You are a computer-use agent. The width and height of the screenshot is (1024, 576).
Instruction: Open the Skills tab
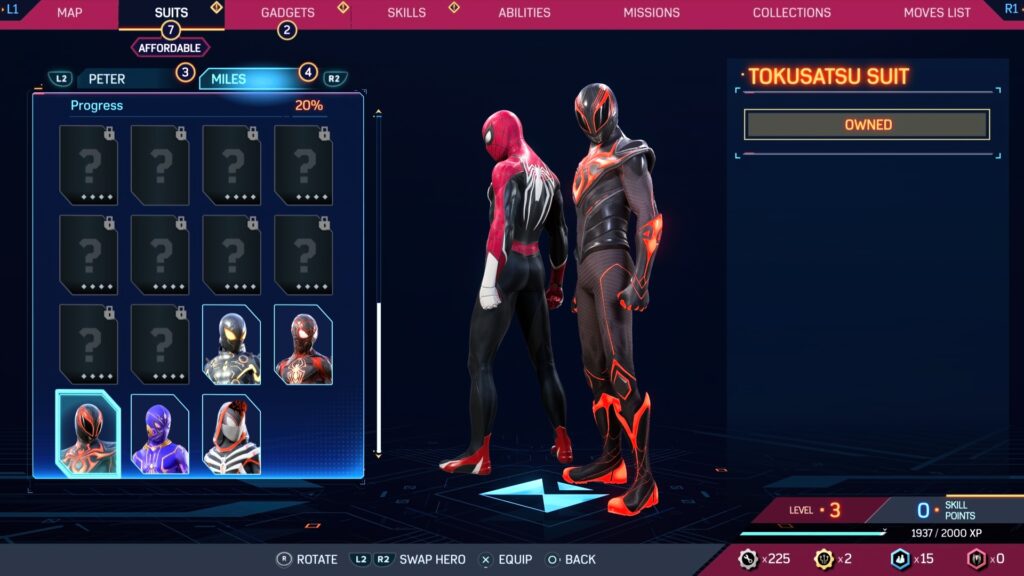pyautogui.click(x=406, y=13)
